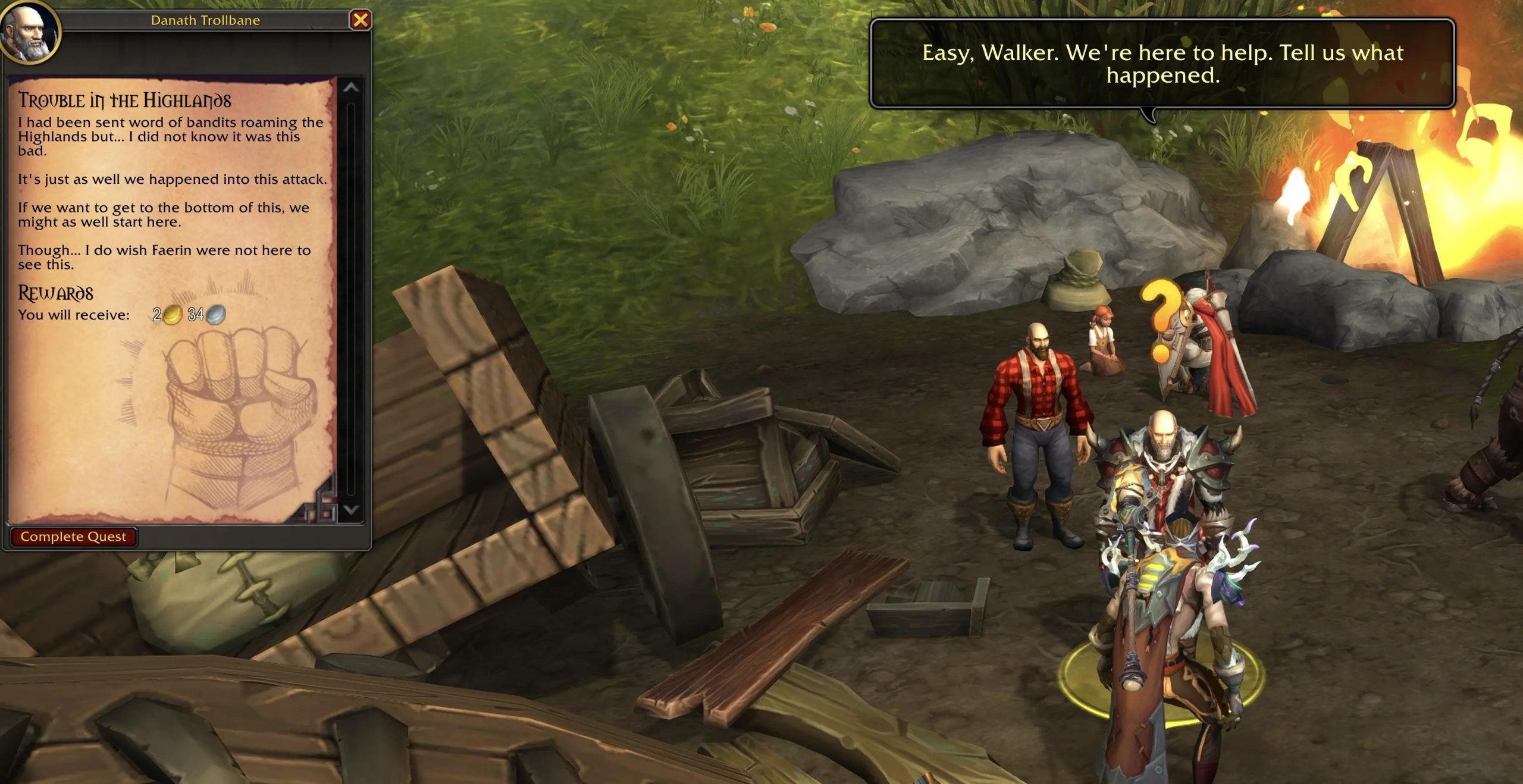
Task: Click the quest text scroll-up arrow
Action: 351,88
